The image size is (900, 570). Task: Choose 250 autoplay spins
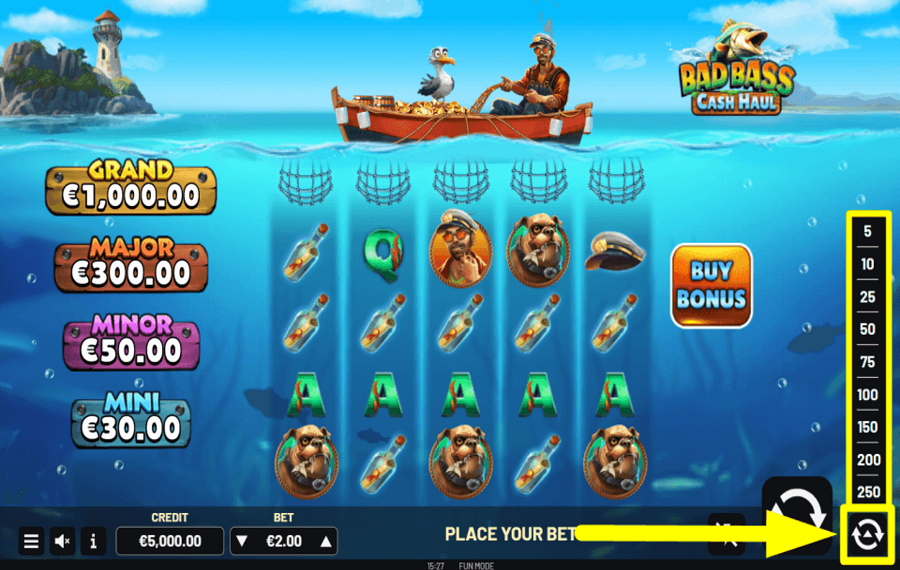(x=867, y=492)
